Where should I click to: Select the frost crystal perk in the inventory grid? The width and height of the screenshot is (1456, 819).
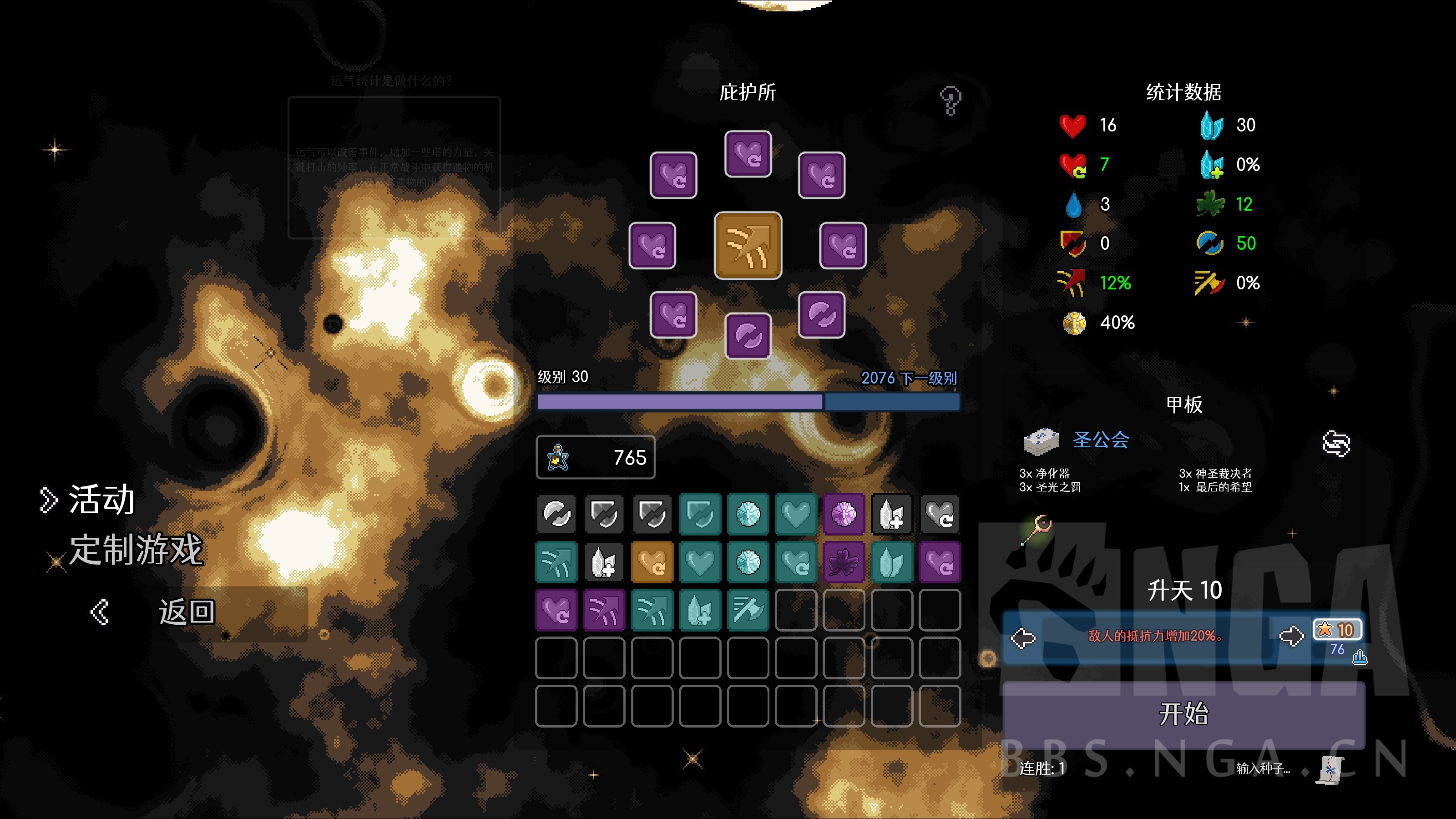click(748, 514)
